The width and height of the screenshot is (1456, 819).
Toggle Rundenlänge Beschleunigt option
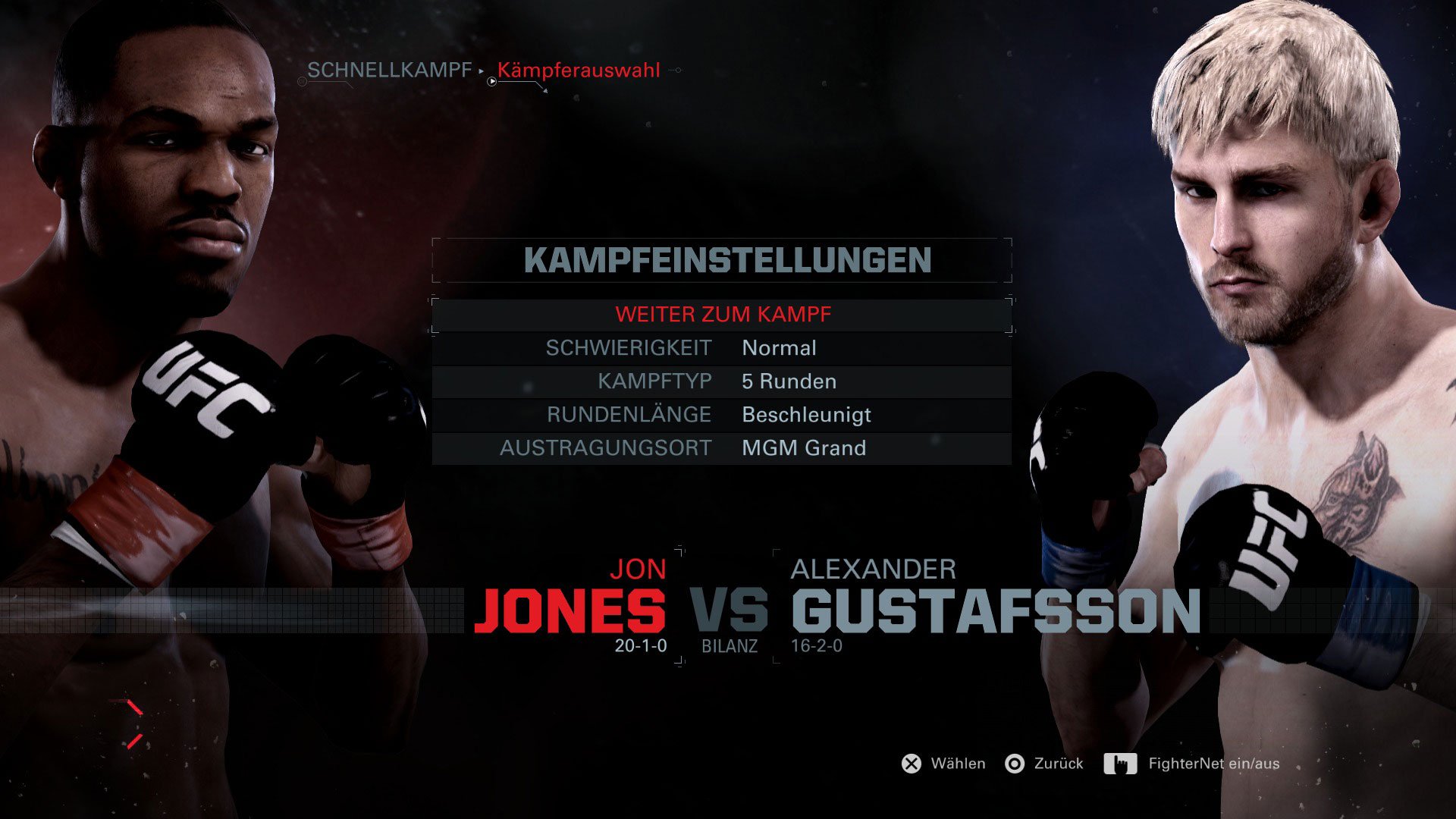[808, 415]
